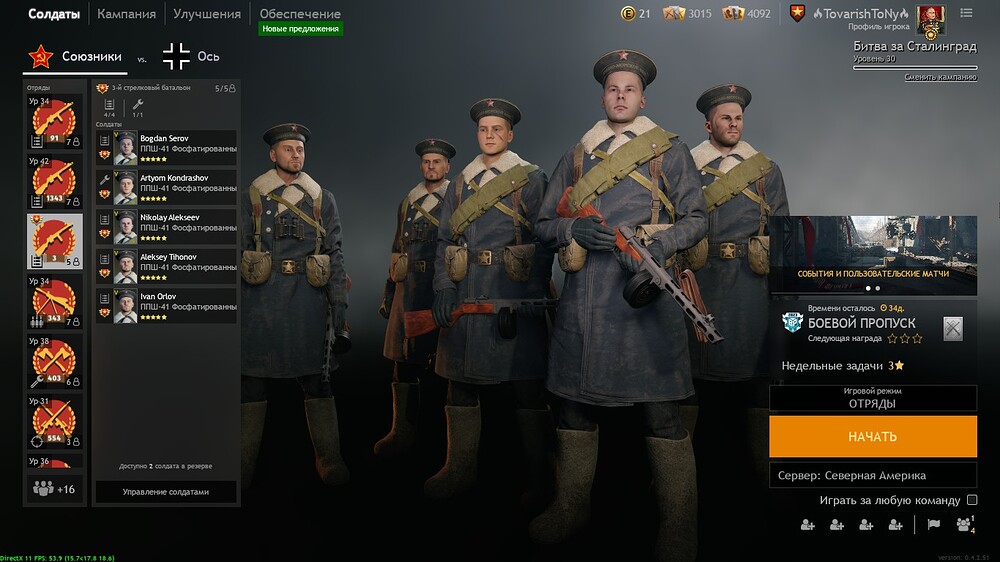The image size is (1000, 562).
Task: Open События и пользовательские матчи banner
Action: 873,250
